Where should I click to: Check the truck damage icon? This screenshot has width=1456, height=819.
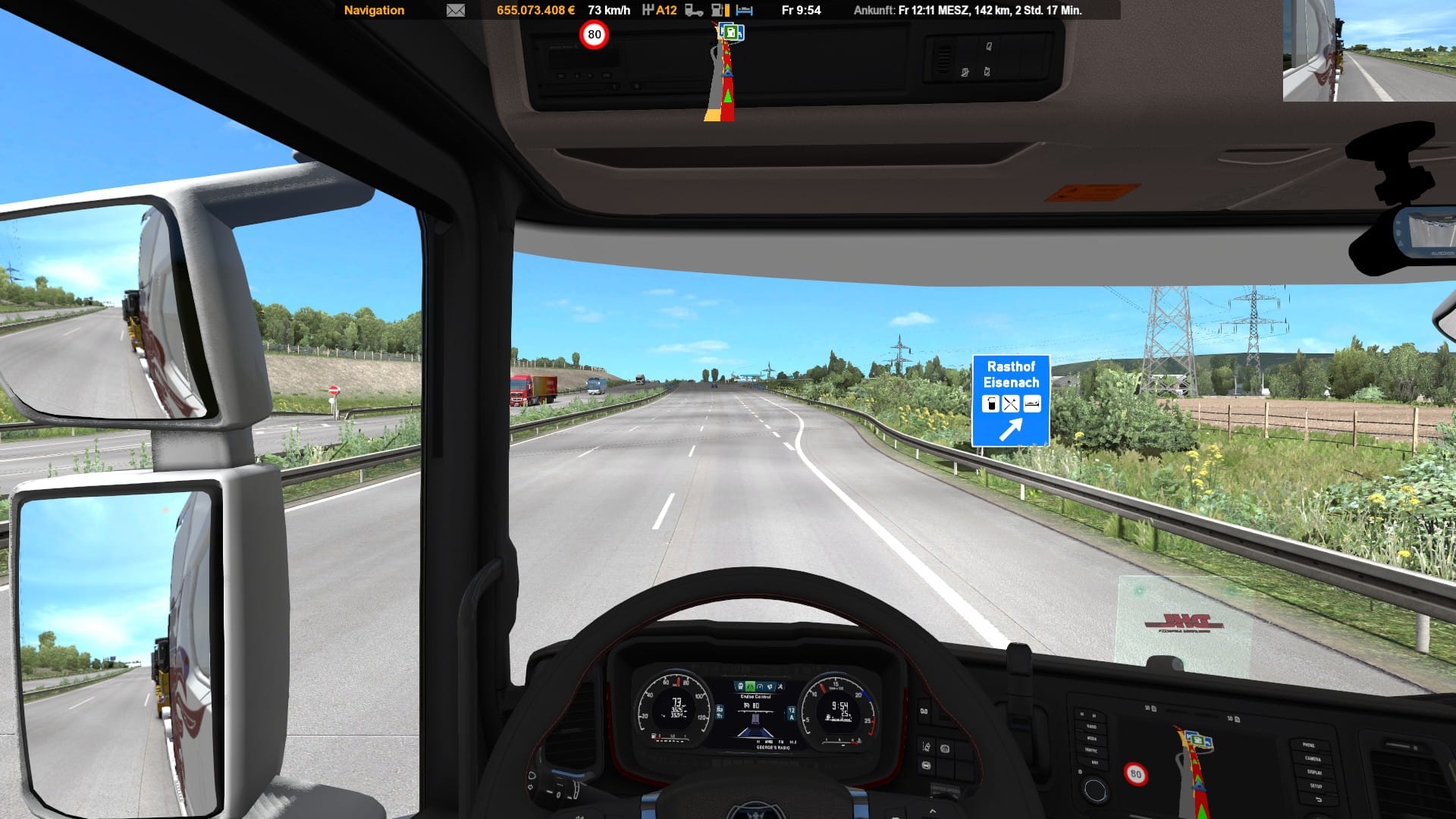[x=693, y=11]
